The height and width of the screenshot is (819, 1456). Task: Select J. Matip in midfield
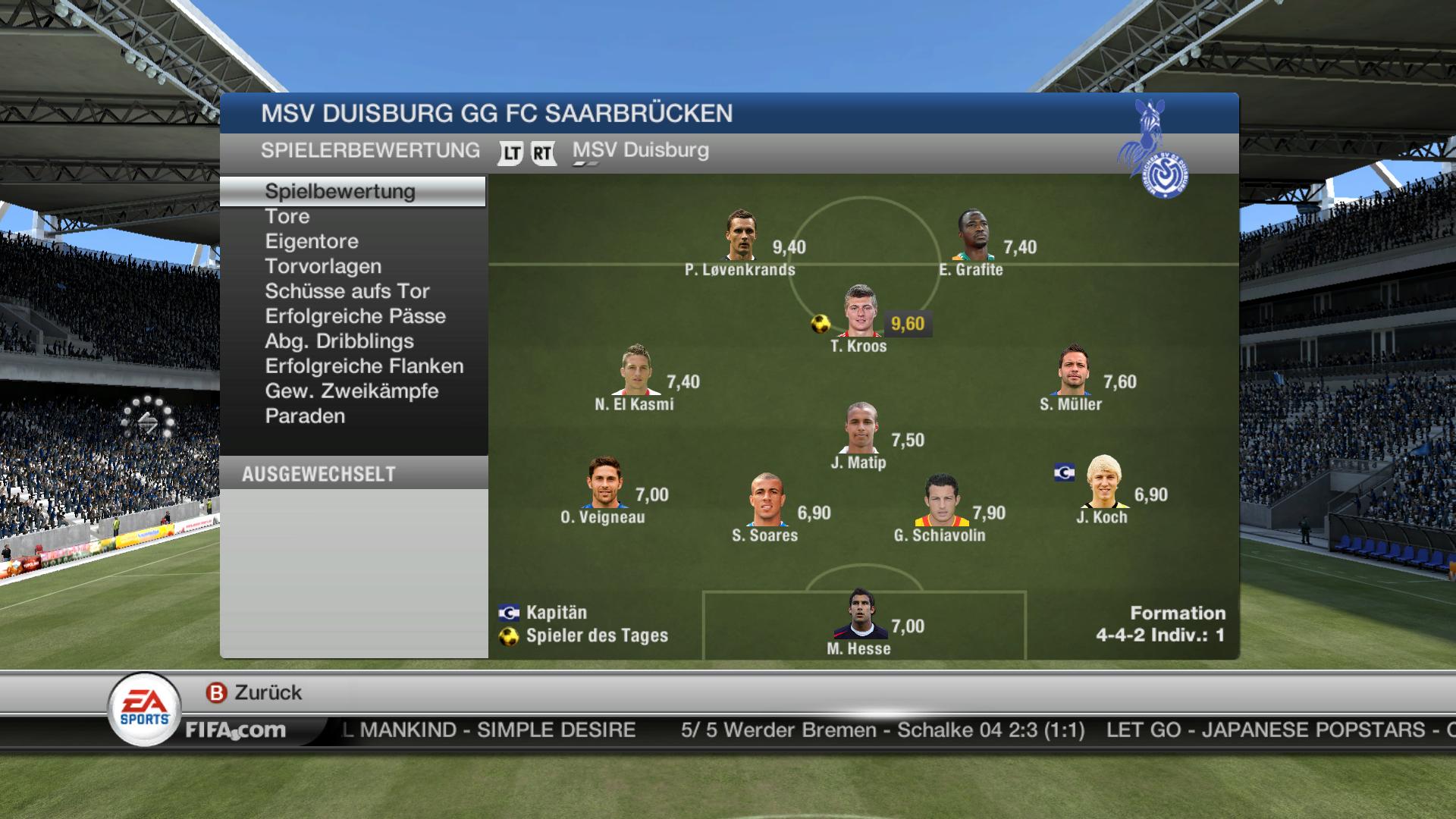tap(861, 428)
